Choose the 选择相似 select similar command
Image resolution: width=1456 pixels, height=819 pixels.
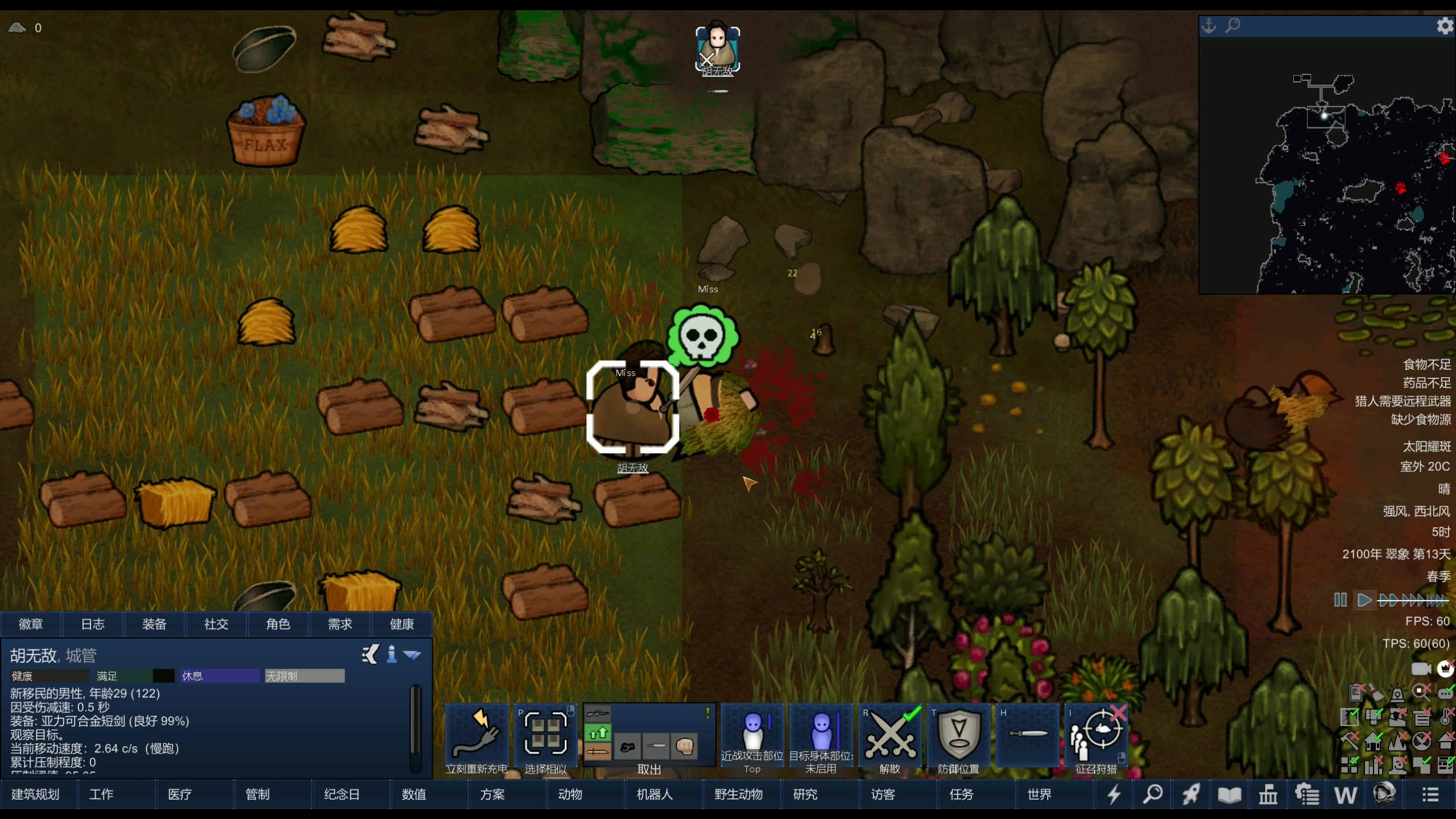pos(545,737)
